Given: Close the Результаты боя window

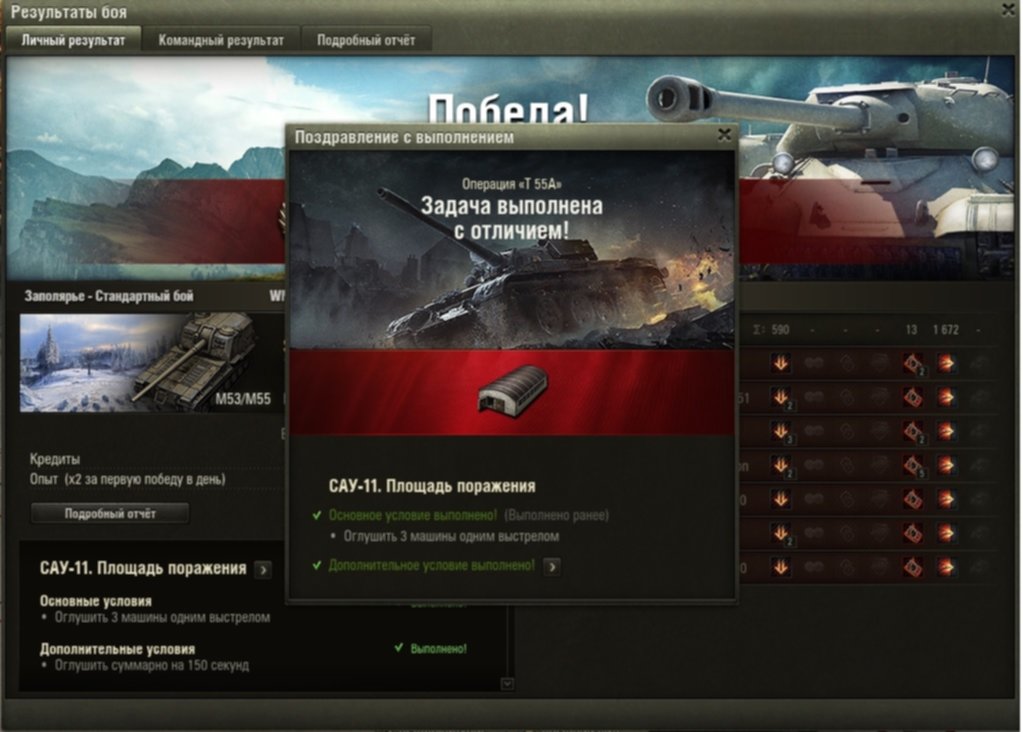Looking at the screenshot, I should [x=1008, y=10].
